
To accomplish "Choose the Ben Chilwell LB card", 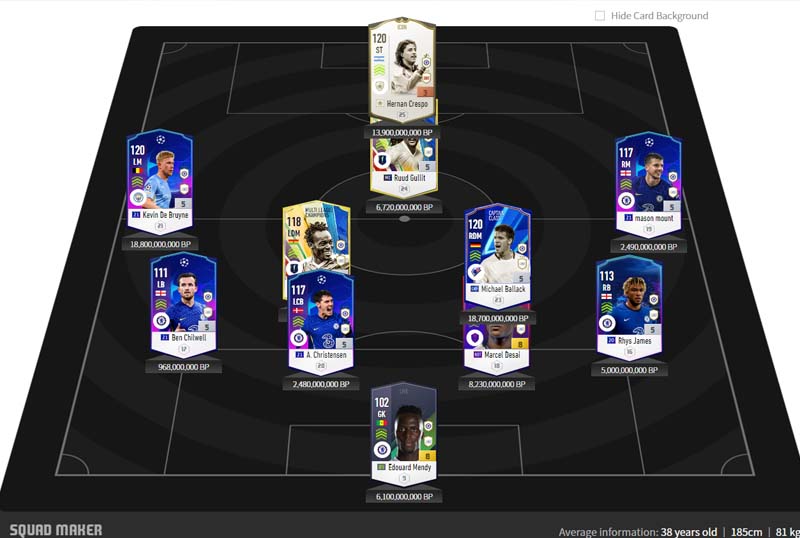I will [x=184, y=300].
